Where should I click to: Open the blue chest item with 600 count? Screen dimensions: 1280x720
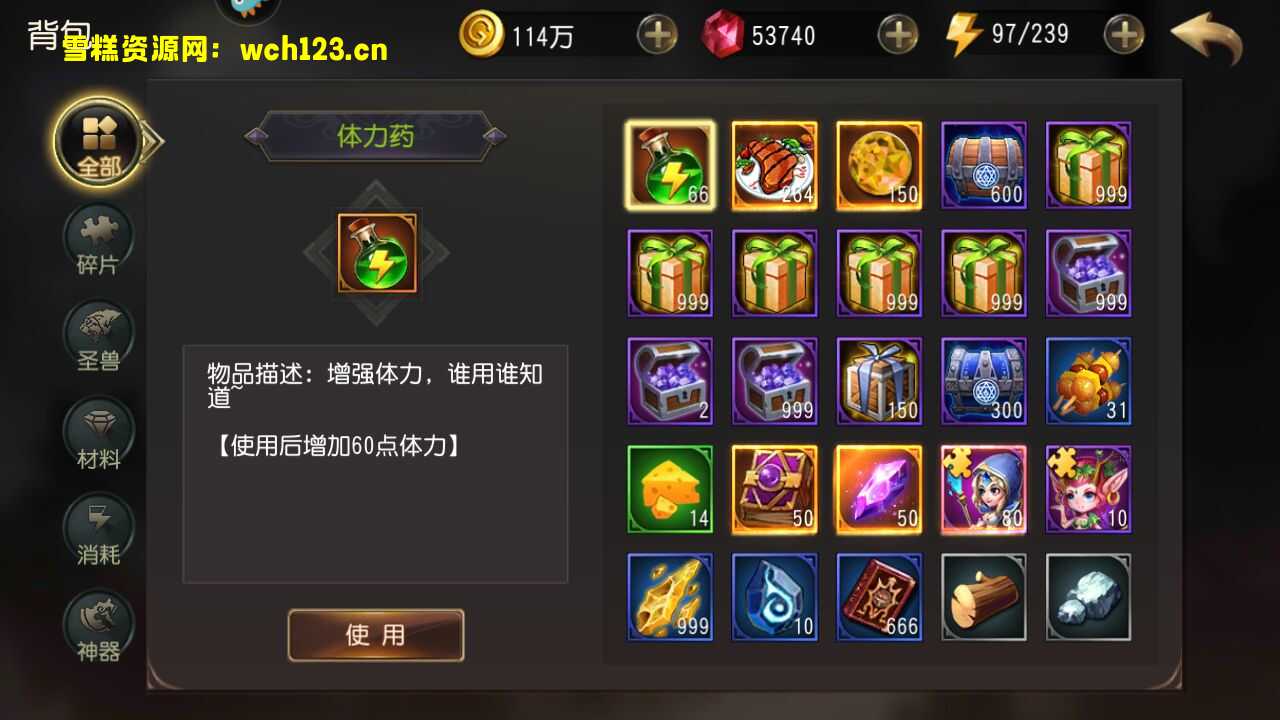point(983,165)
